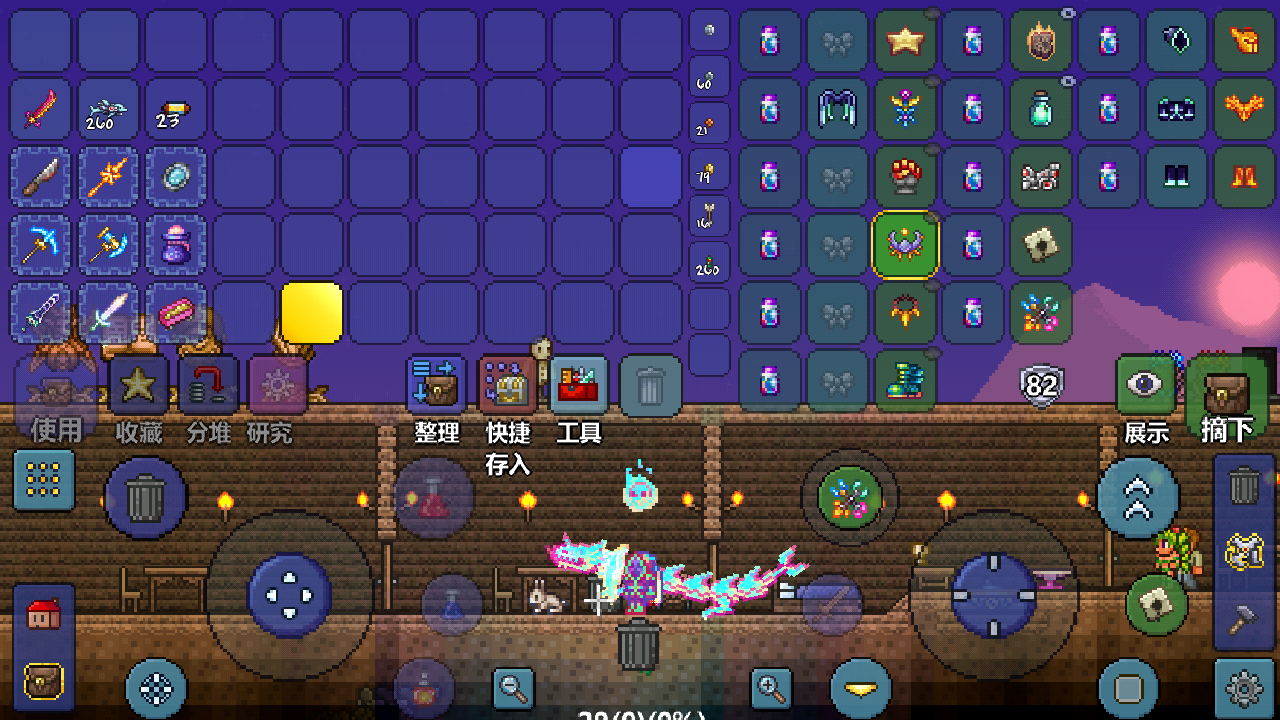The width and height of the screenshot is (1280, 720).
Task: Open the settings gear
Action: [1244, 688]
